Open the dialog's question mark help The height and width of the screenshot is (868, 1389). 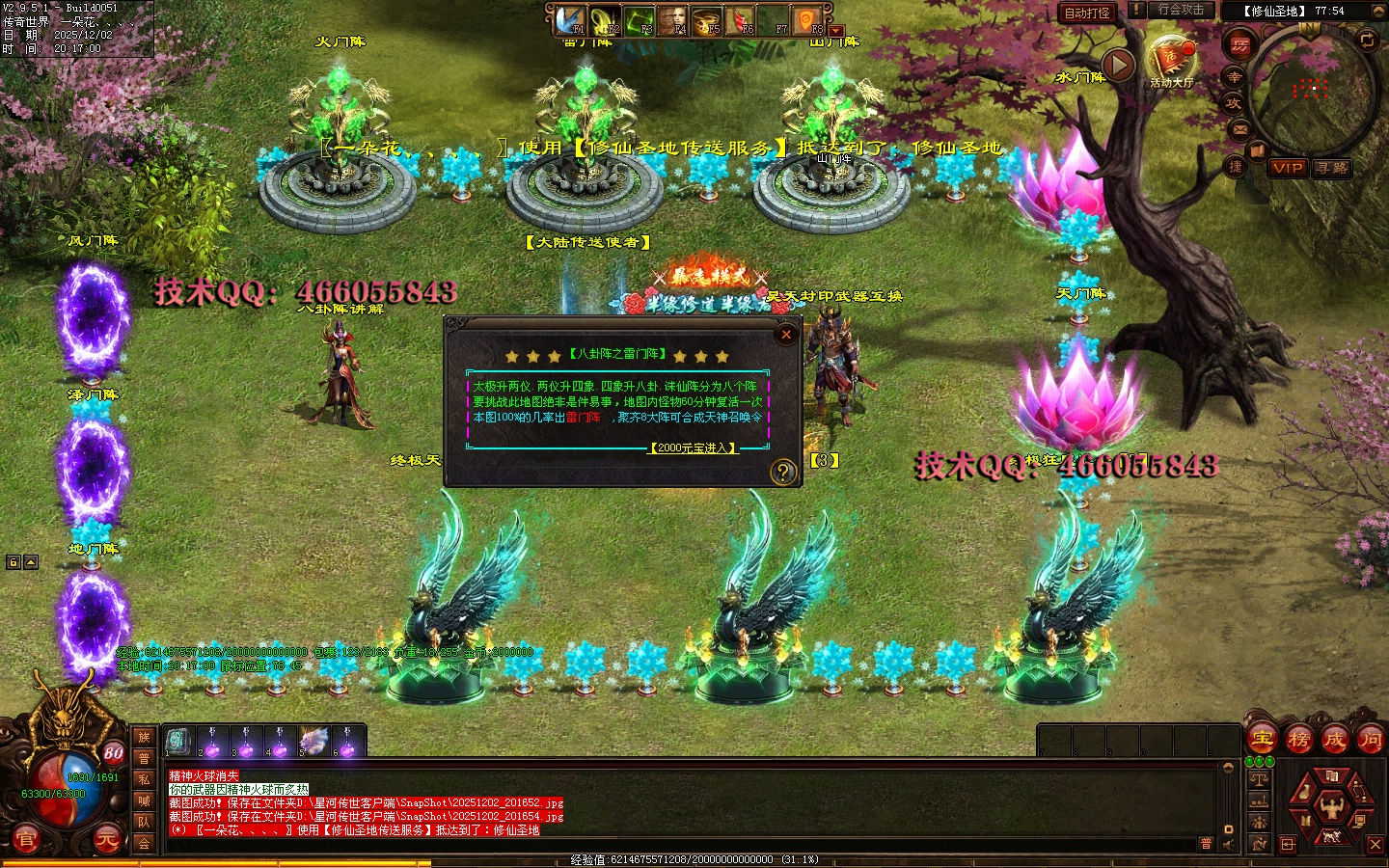[782, 472]
